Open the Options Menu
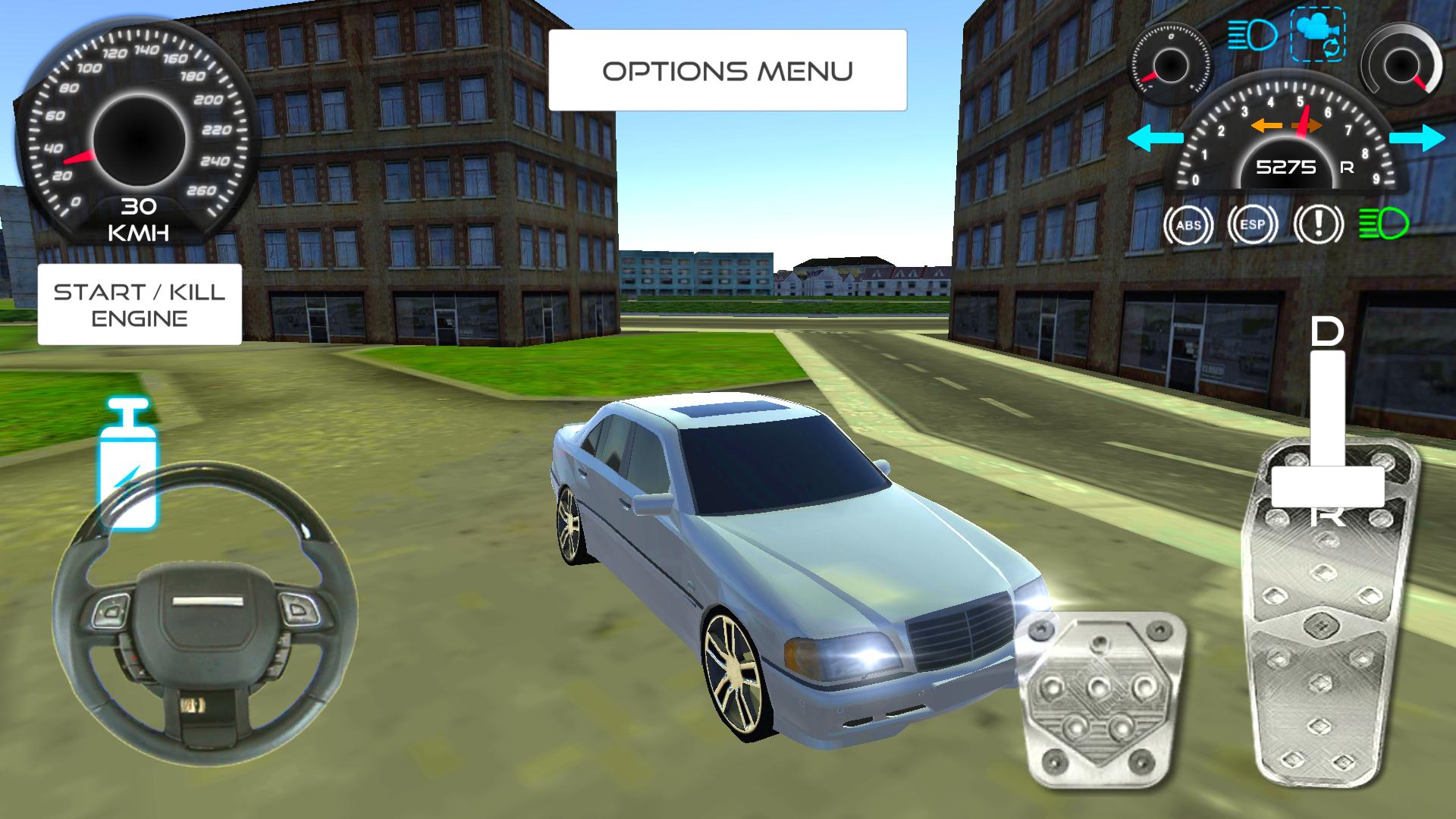The image size is (1456, 819). 728,70
